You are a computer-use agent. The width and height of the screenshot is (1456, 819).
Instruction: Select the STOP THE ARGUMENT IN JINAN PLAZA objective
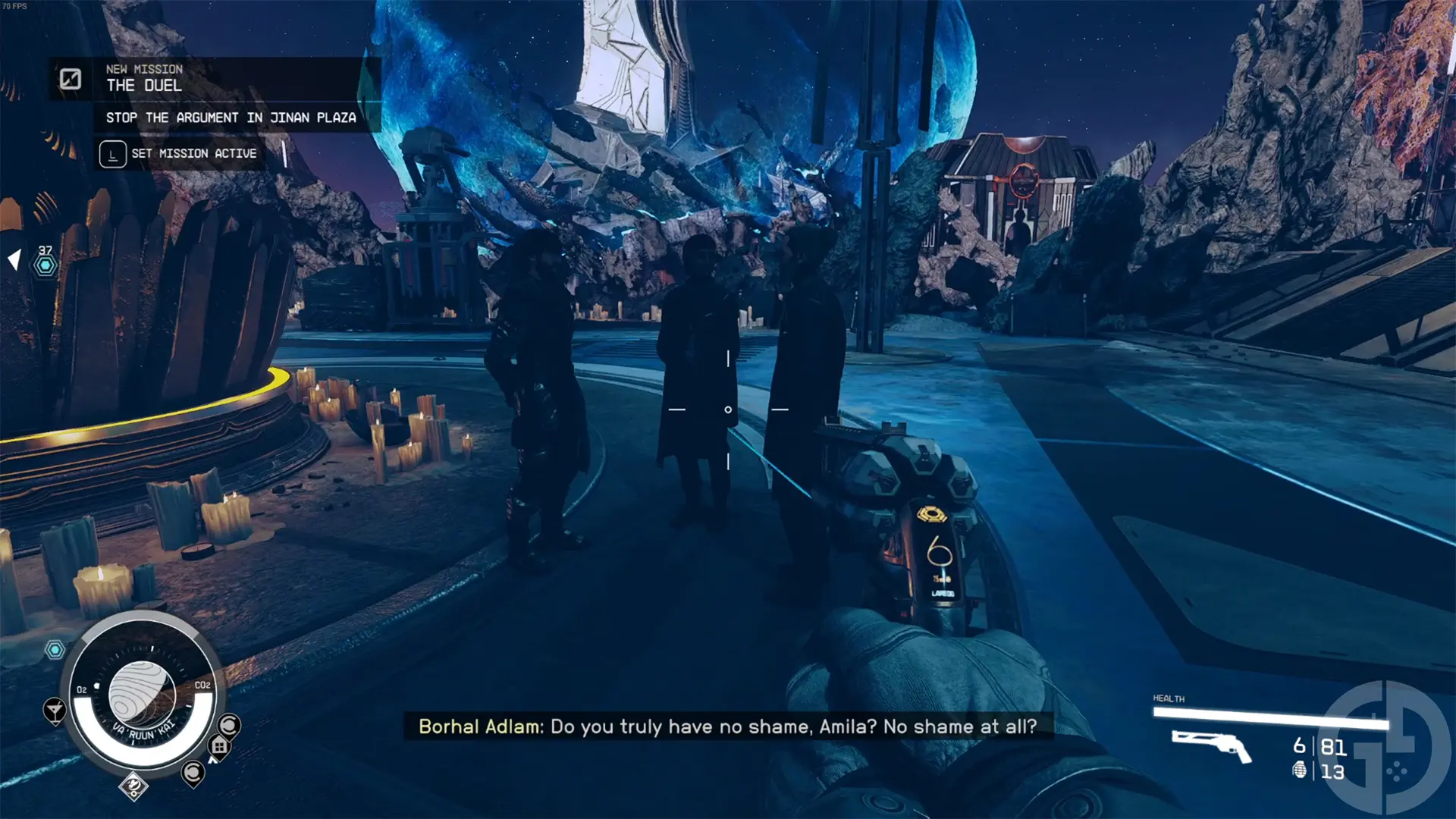tap(231, 117)
